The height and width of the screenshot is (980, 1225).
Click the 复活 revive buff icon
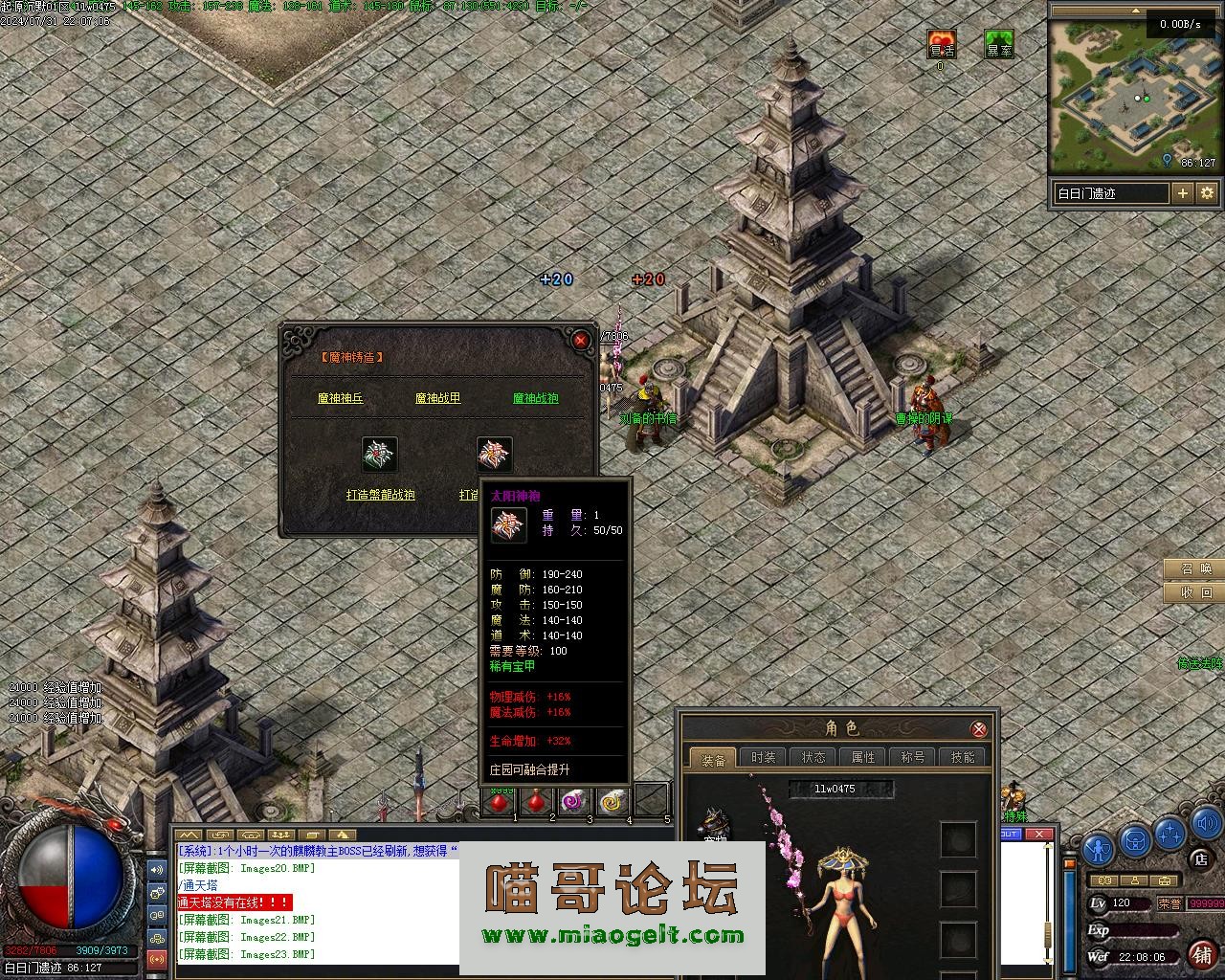click(x=942, y=44)
